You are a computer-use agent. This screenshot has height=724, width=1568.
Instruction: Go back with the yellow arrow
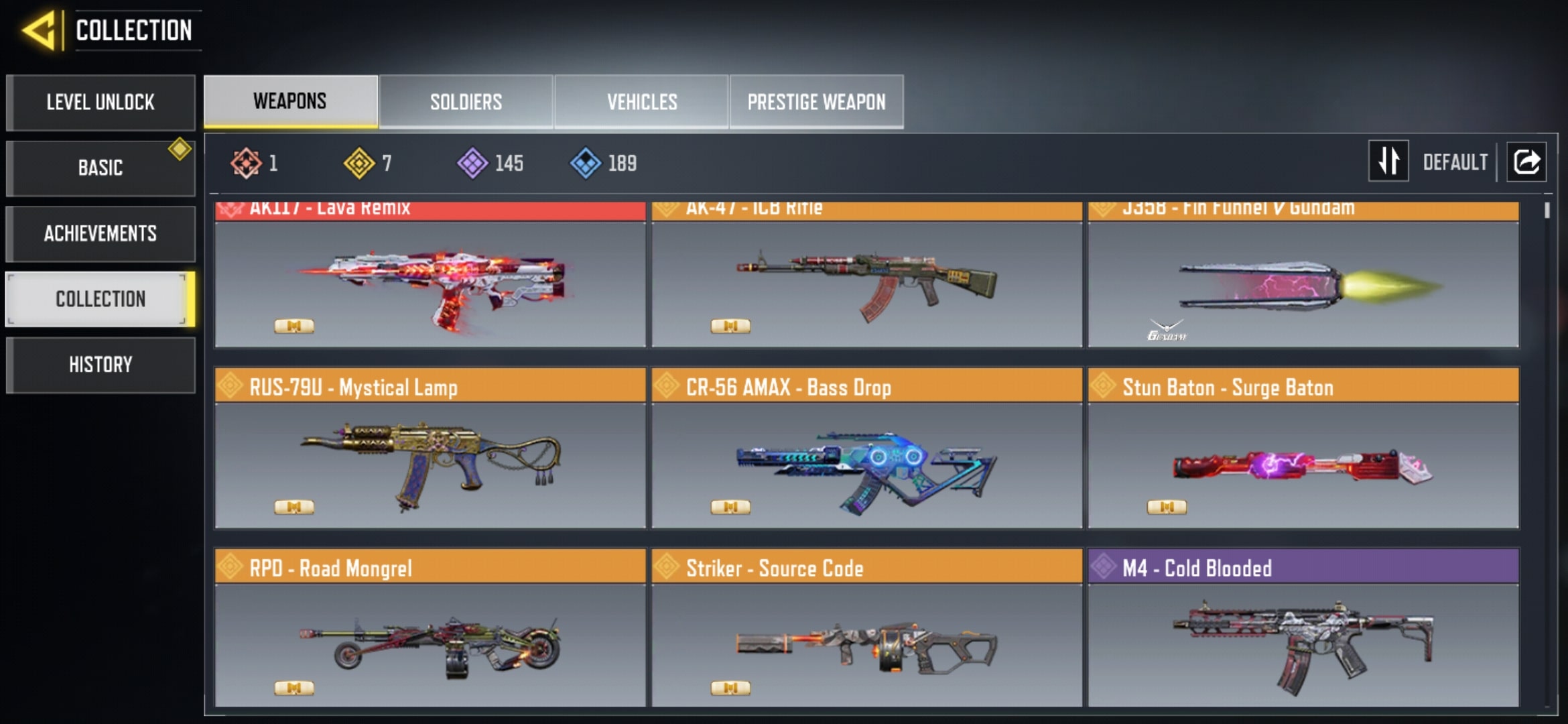point(39,31)
